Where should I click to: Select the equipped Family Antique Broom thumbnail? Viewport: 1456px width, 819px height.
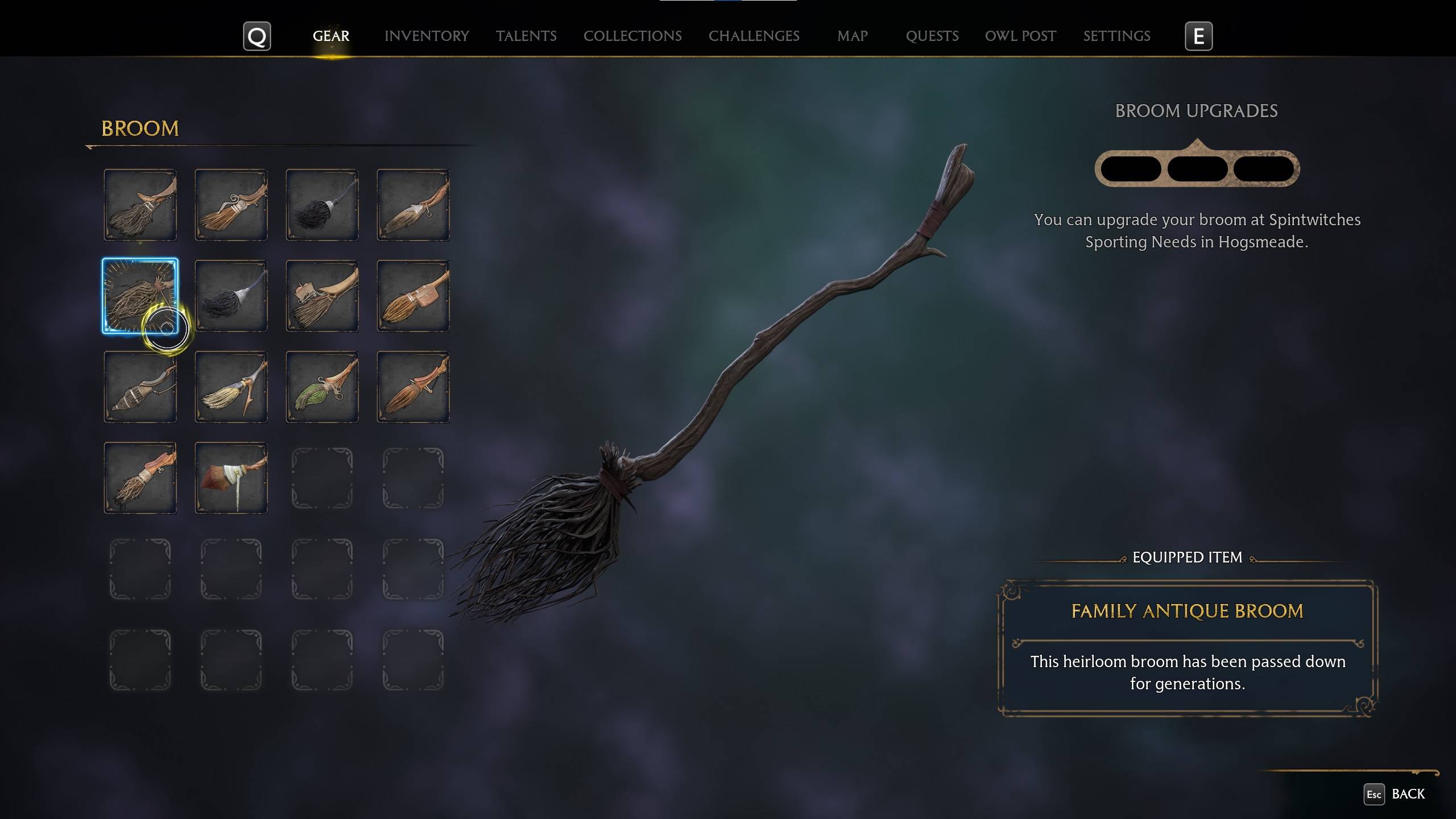click(140, 296)
